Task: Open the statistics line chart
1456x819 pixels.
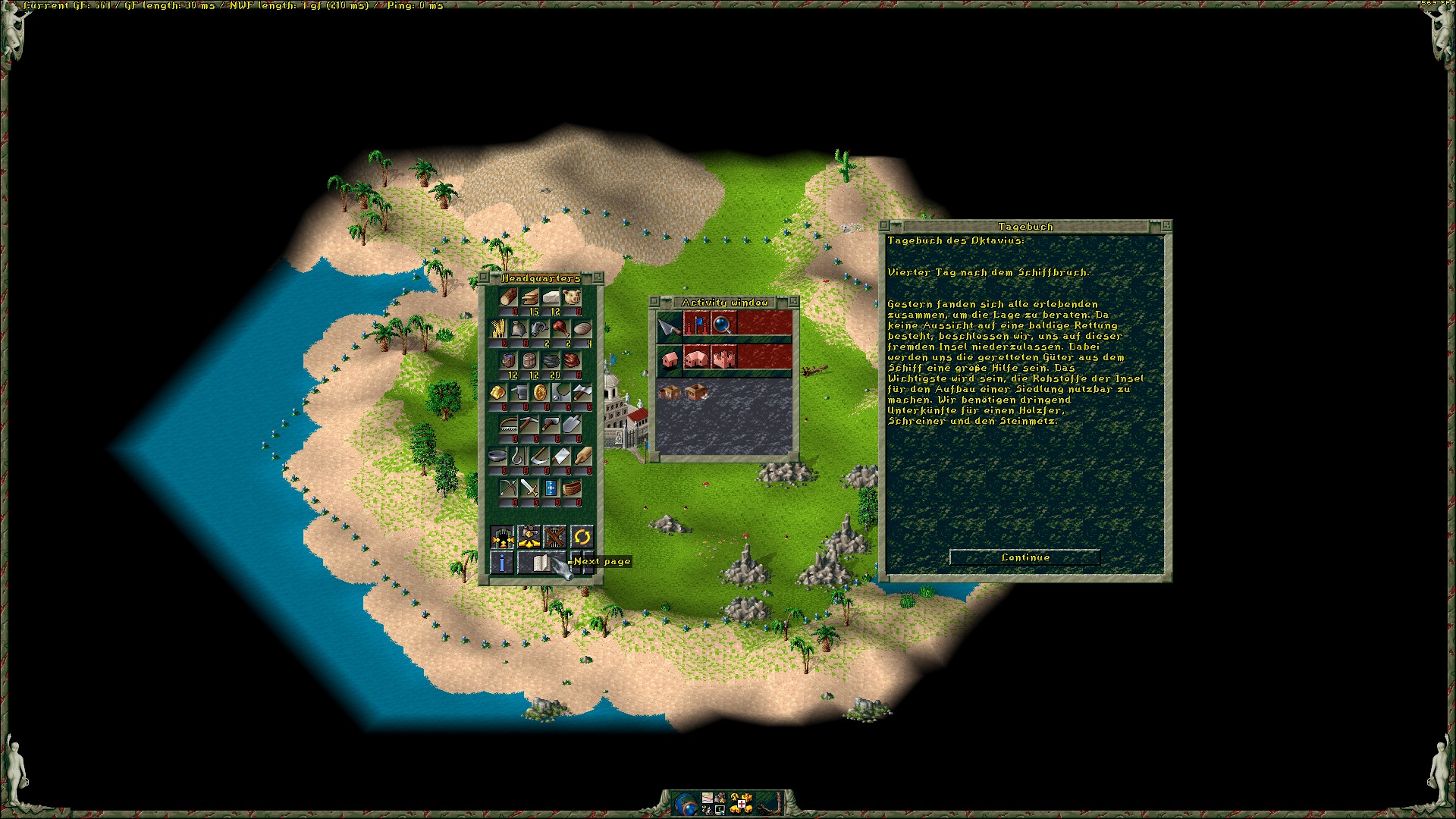Action: [x=708, y=797]
